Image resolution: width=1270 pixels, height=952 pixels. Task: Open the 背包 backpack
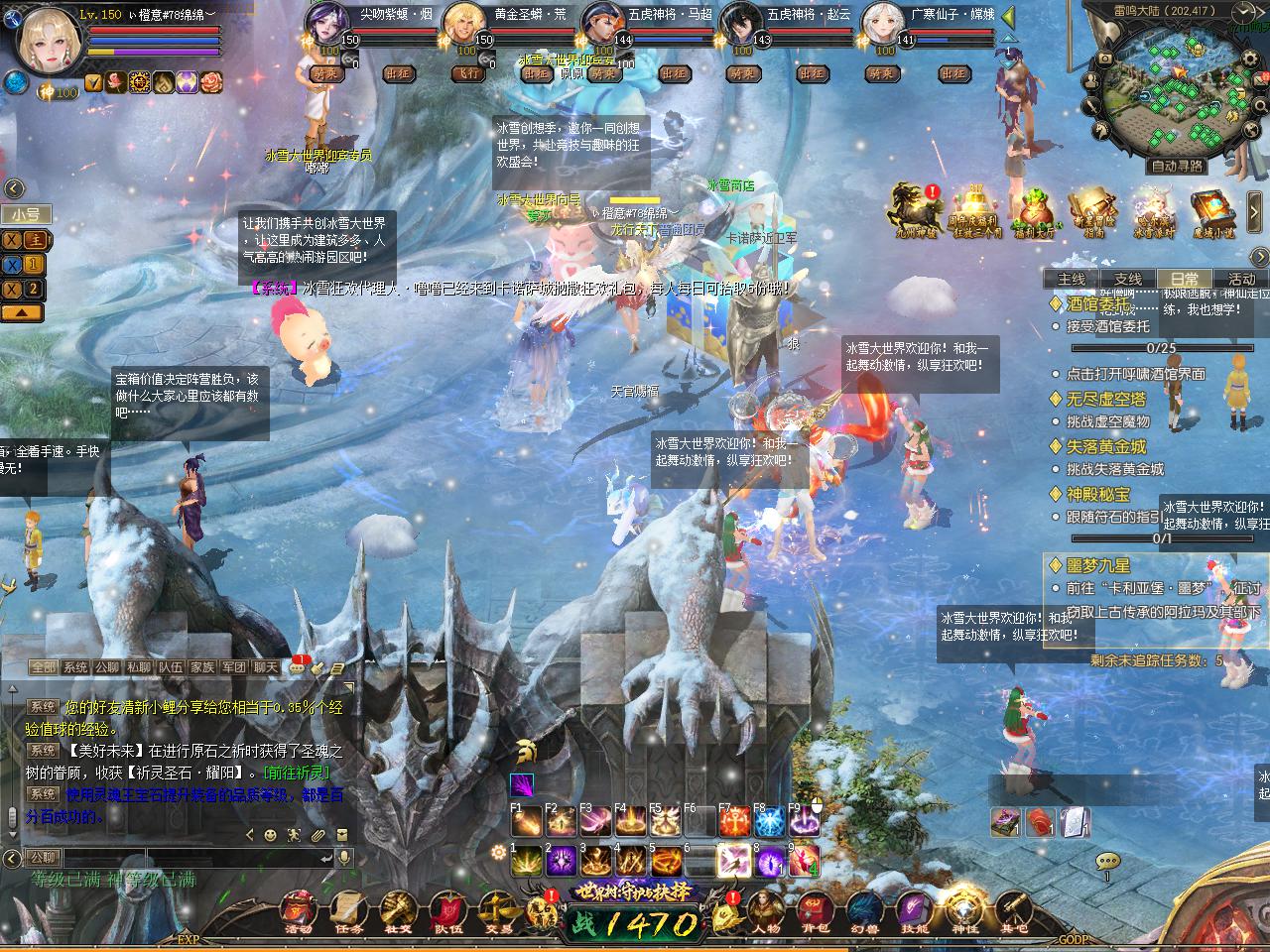click(x=815, y=911)
